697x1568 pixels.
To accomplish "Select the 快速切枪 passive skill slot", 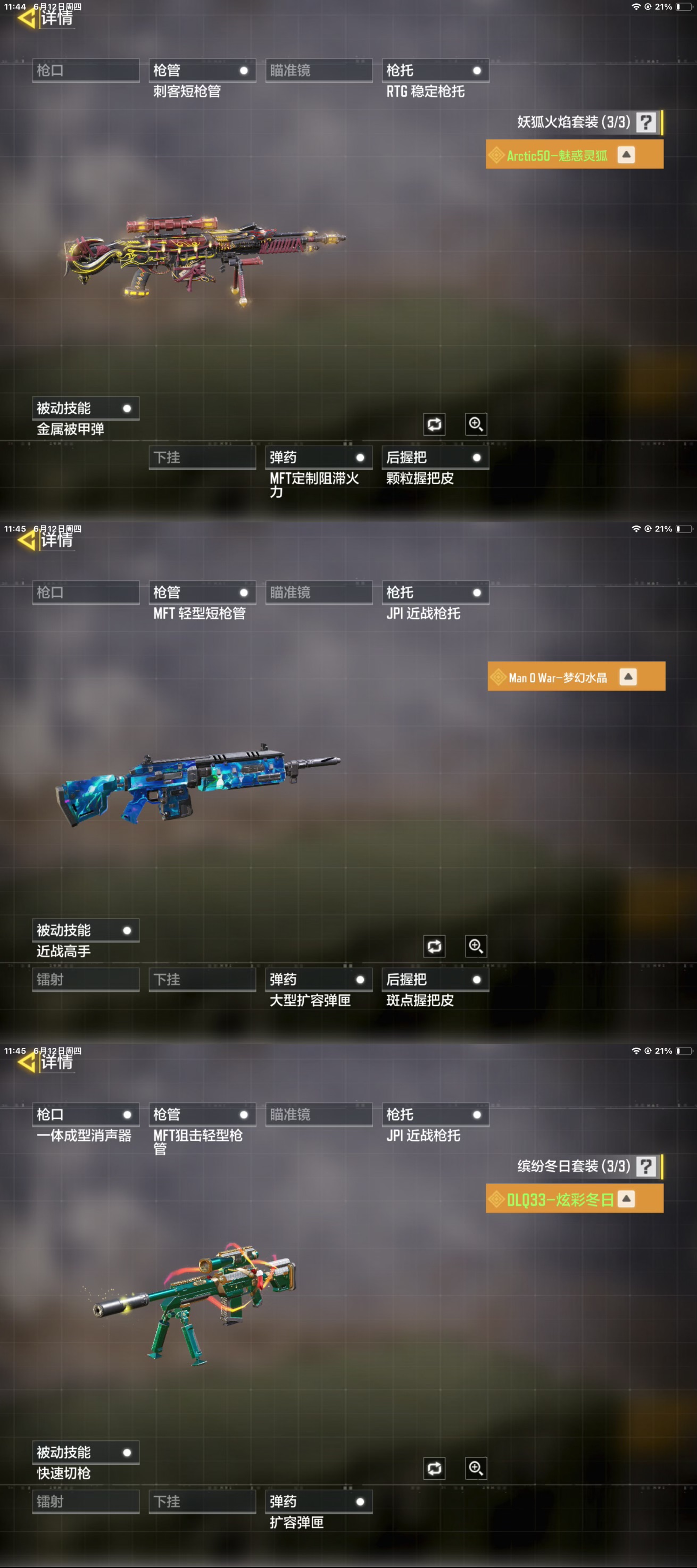I will [x=85, y=1453].
